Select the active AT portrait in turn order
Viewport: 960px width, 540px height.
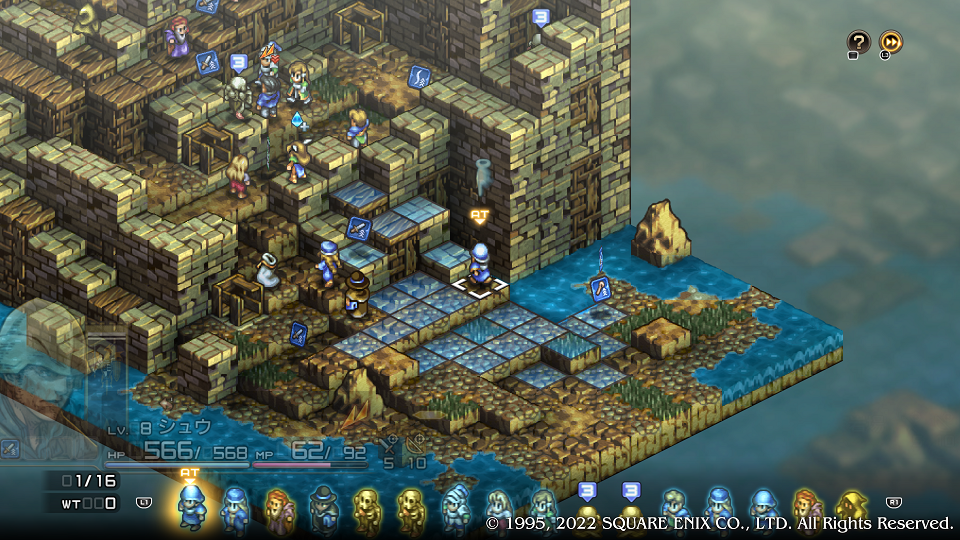click(190, 505)
